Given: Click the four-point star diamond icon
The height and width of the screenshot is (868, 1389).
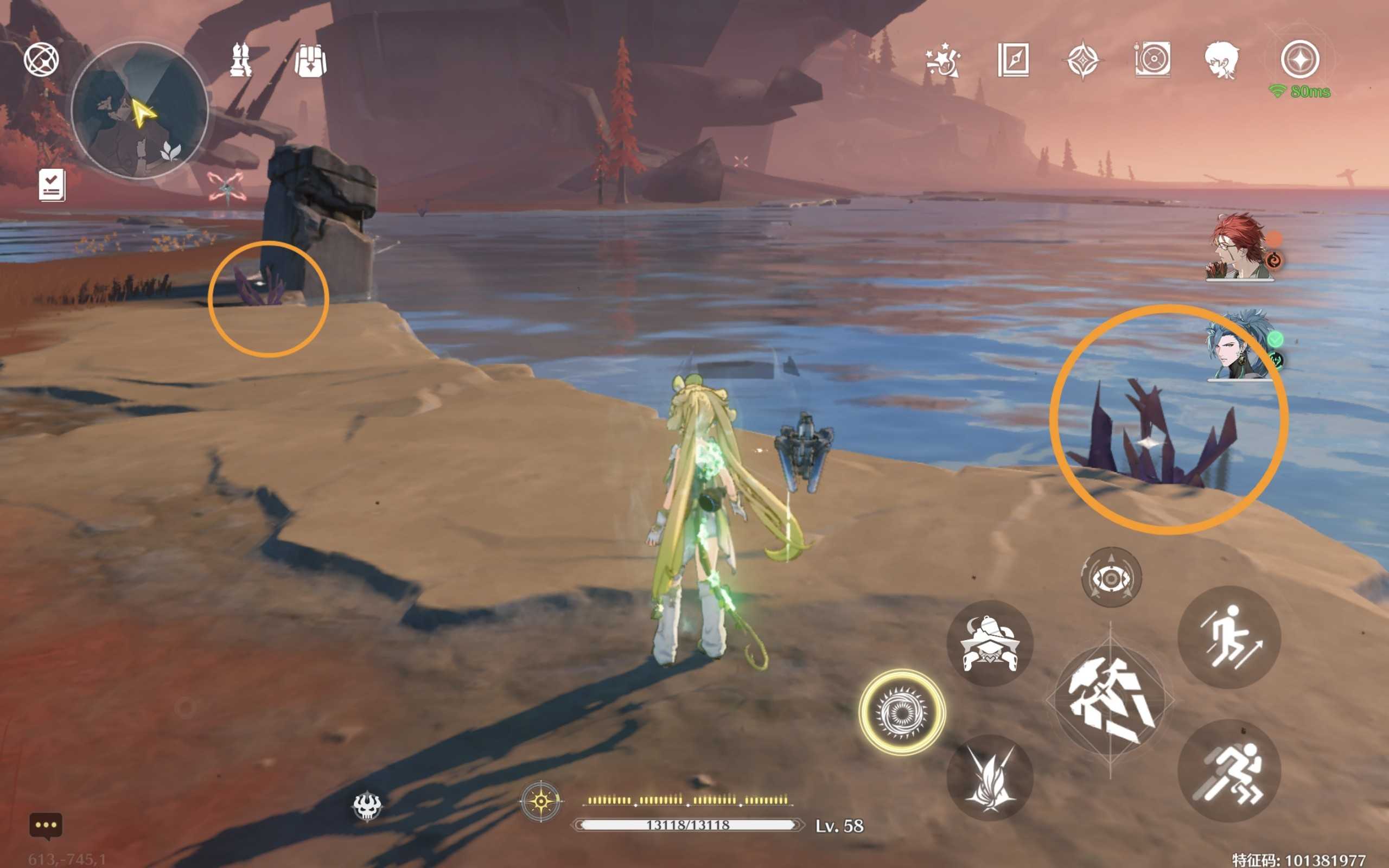Looking at the screenshot, I should click(1082, 60).
